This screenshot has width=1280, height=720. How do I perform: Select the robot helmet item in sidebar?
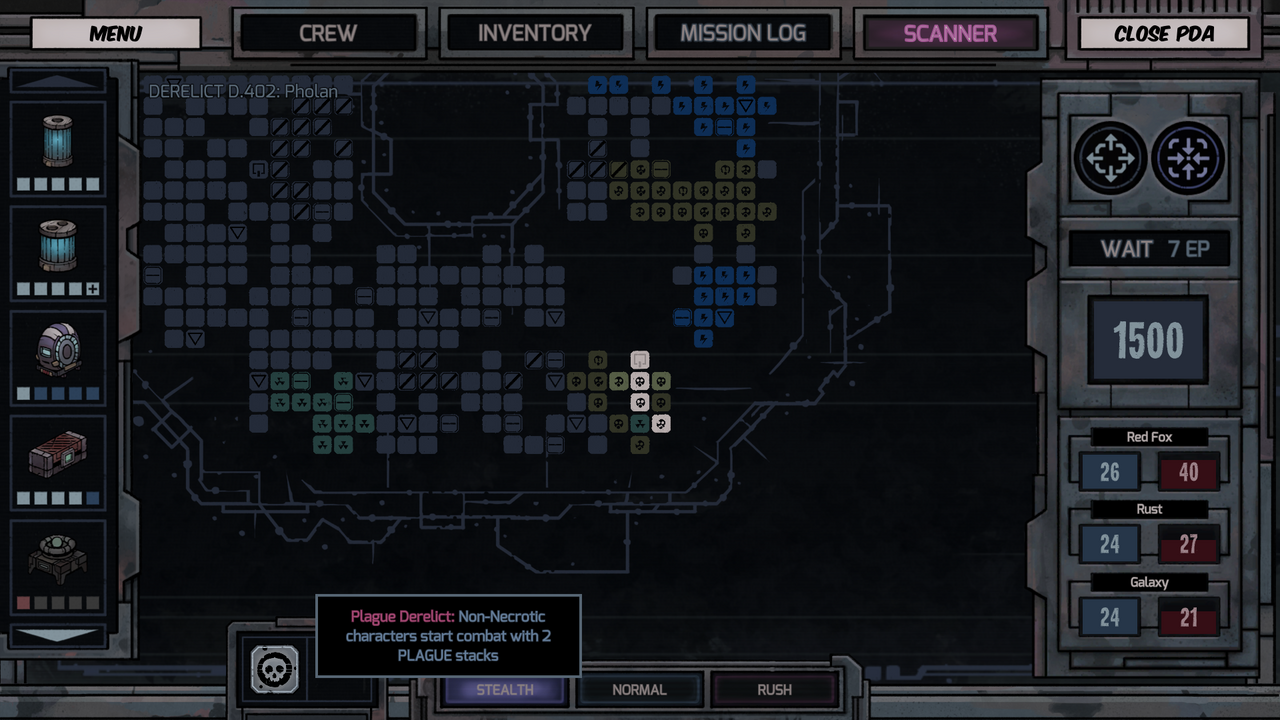tap(57, 350)
